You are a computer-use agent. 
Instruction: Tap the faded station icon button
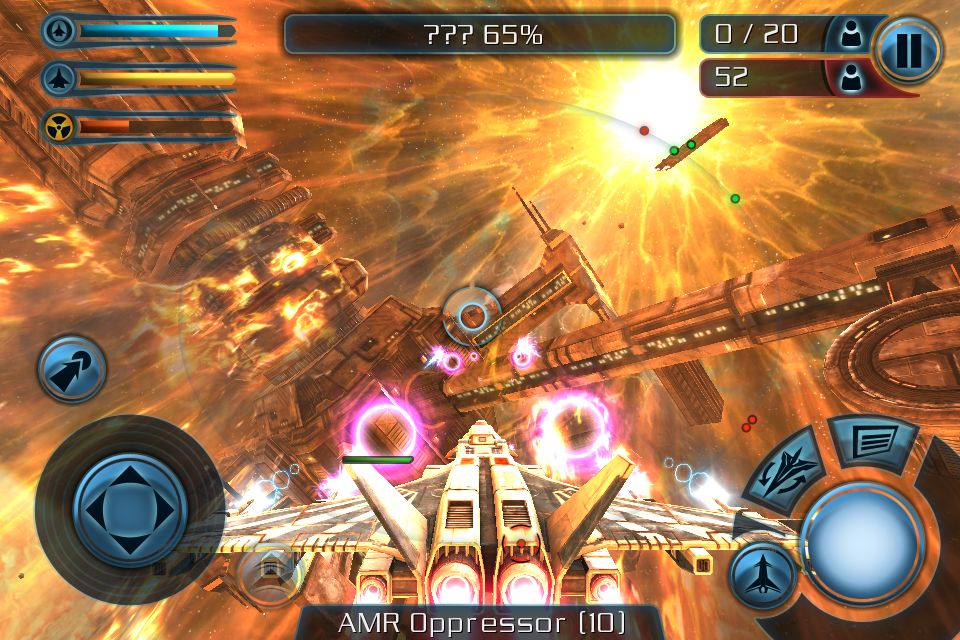click(270, 571)
